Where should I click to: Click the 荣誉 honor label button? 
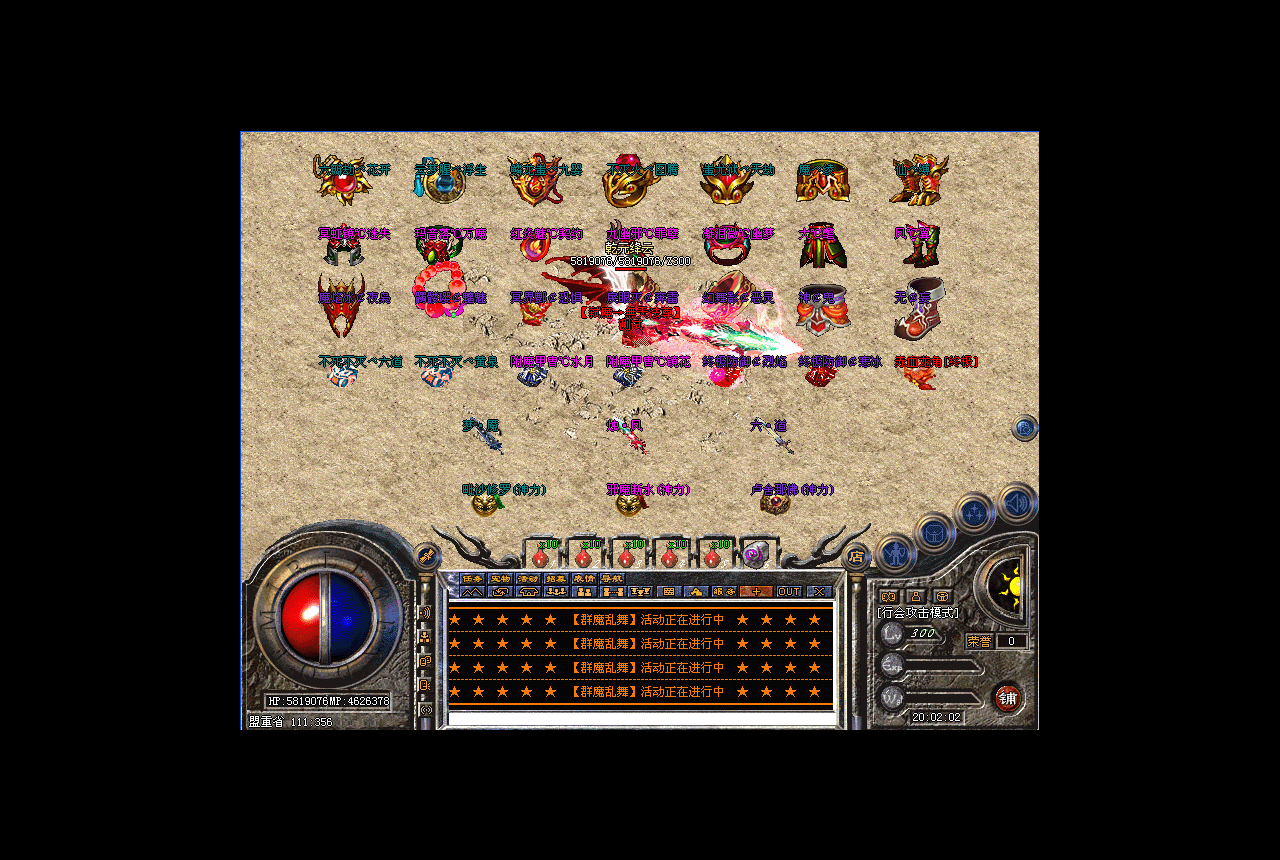click(x=979, y=641)
